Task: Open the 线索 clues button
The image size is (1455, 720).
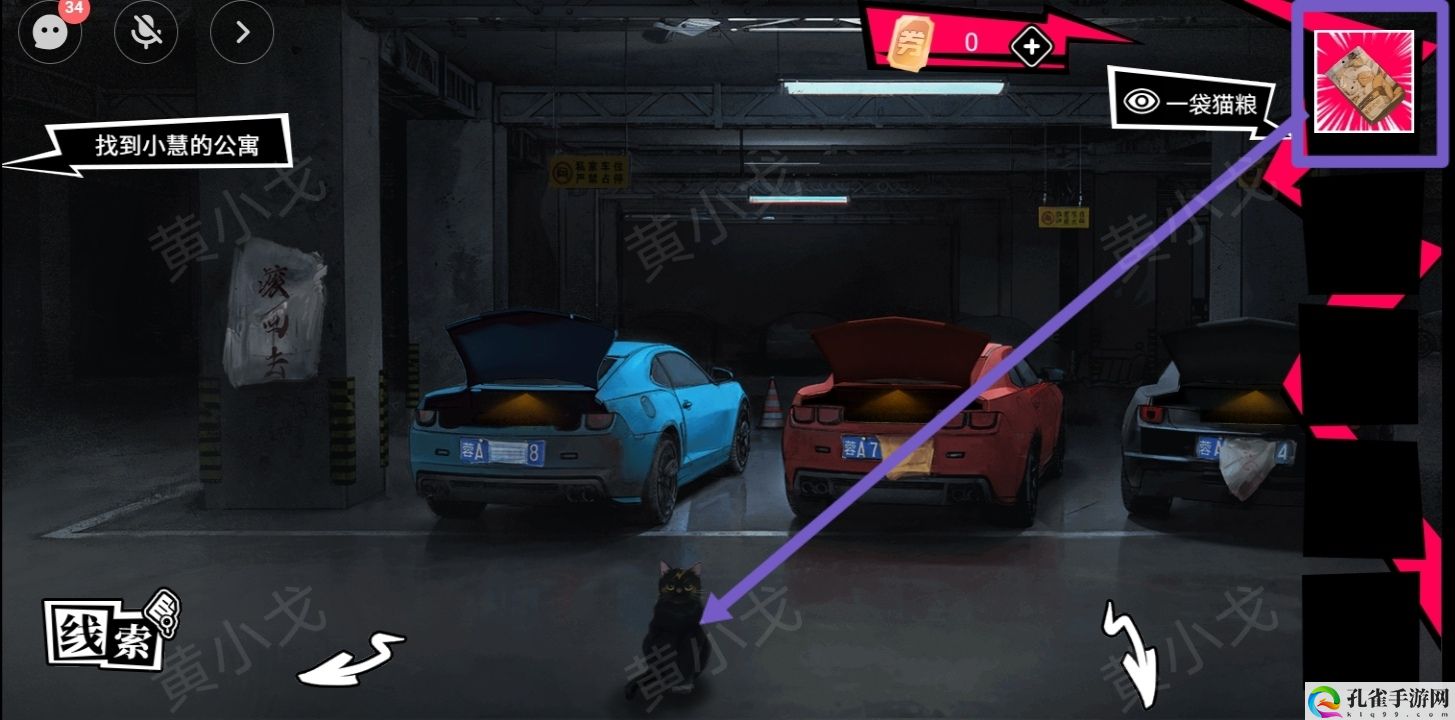Action: coord(107,633)
